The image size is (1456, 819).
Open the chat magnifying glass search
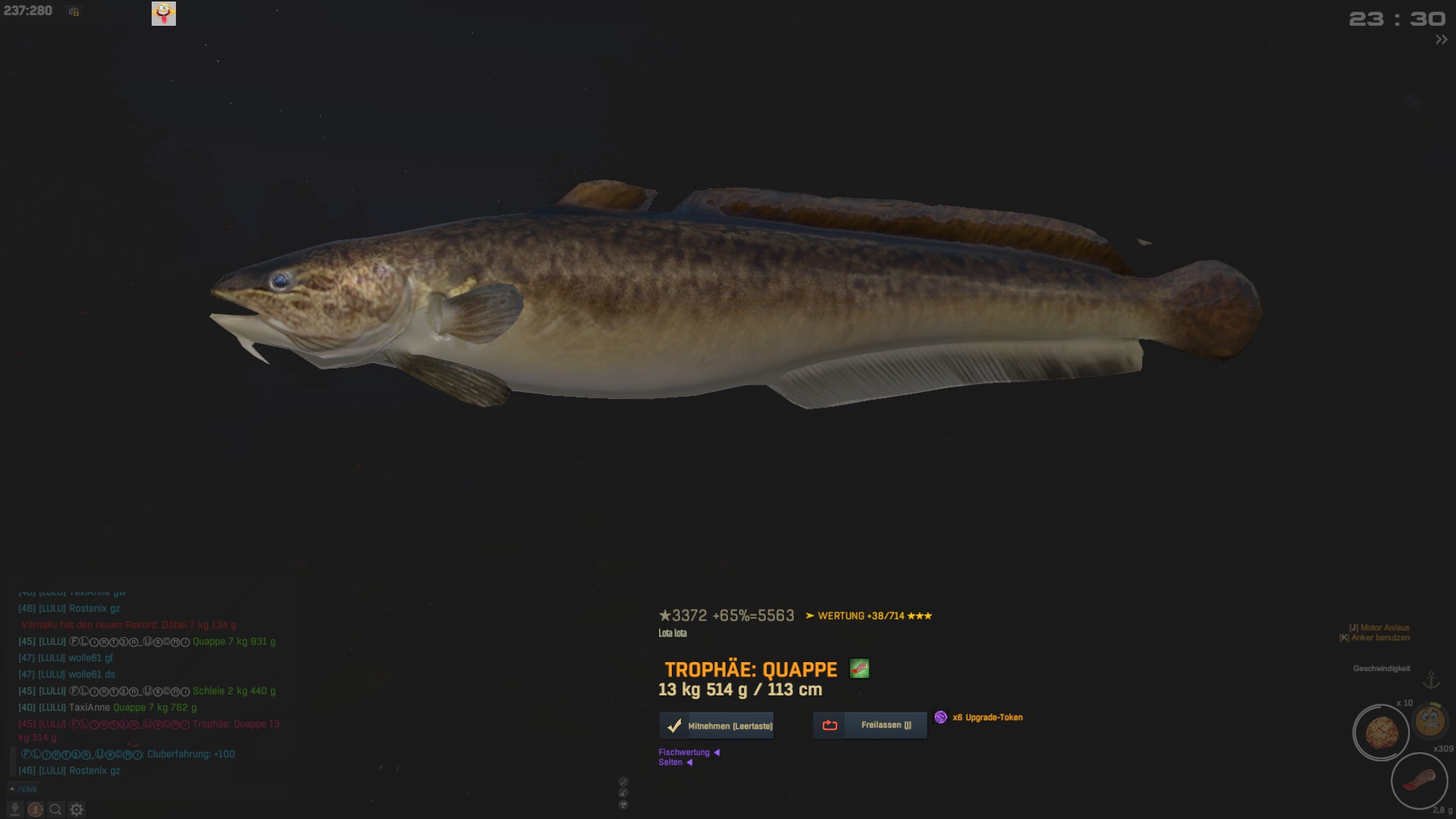coord(55,810)
